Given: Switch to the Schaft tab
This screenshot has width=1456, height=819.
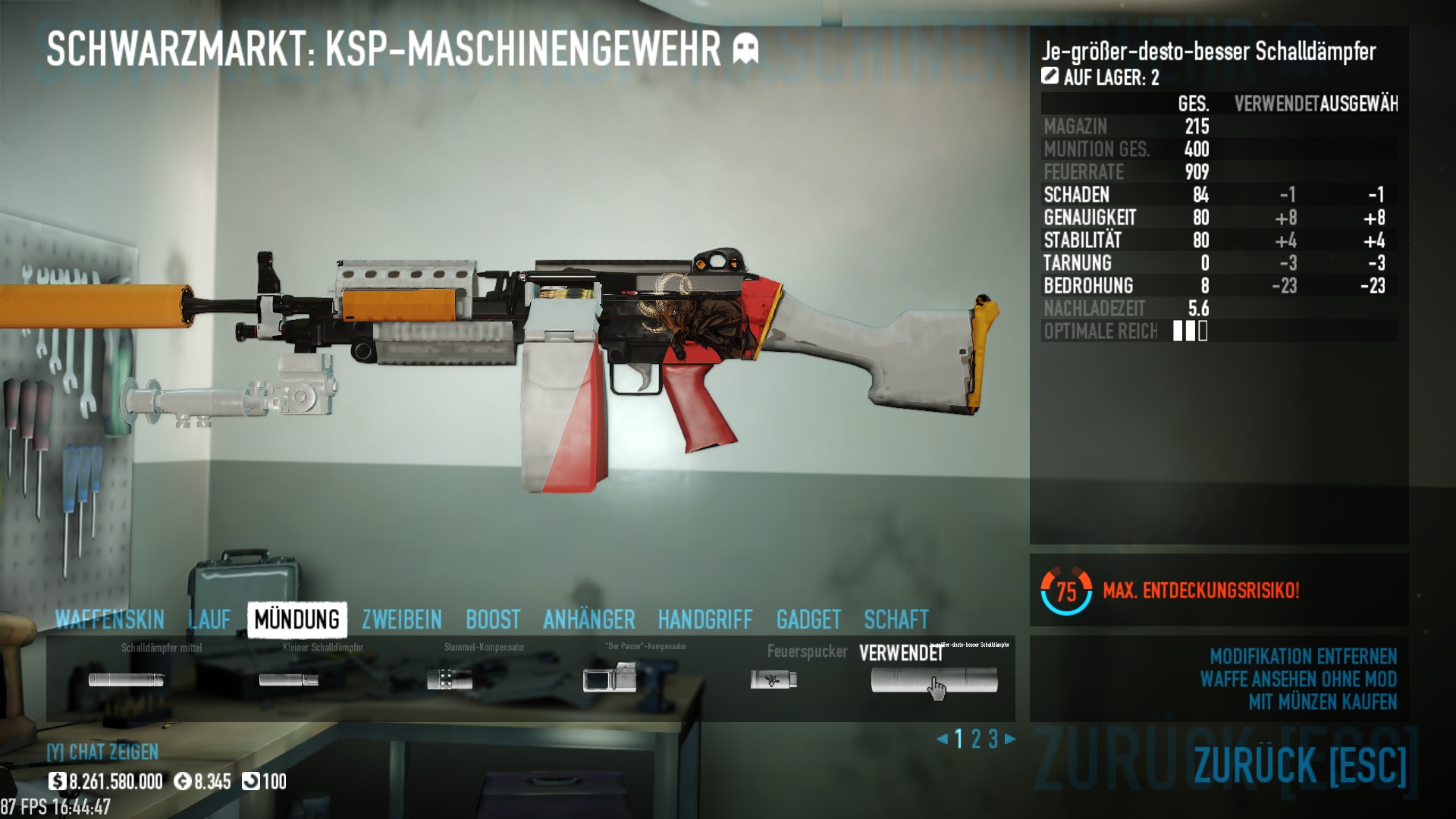Looking at the screenshot, I should tap(896, 620).
